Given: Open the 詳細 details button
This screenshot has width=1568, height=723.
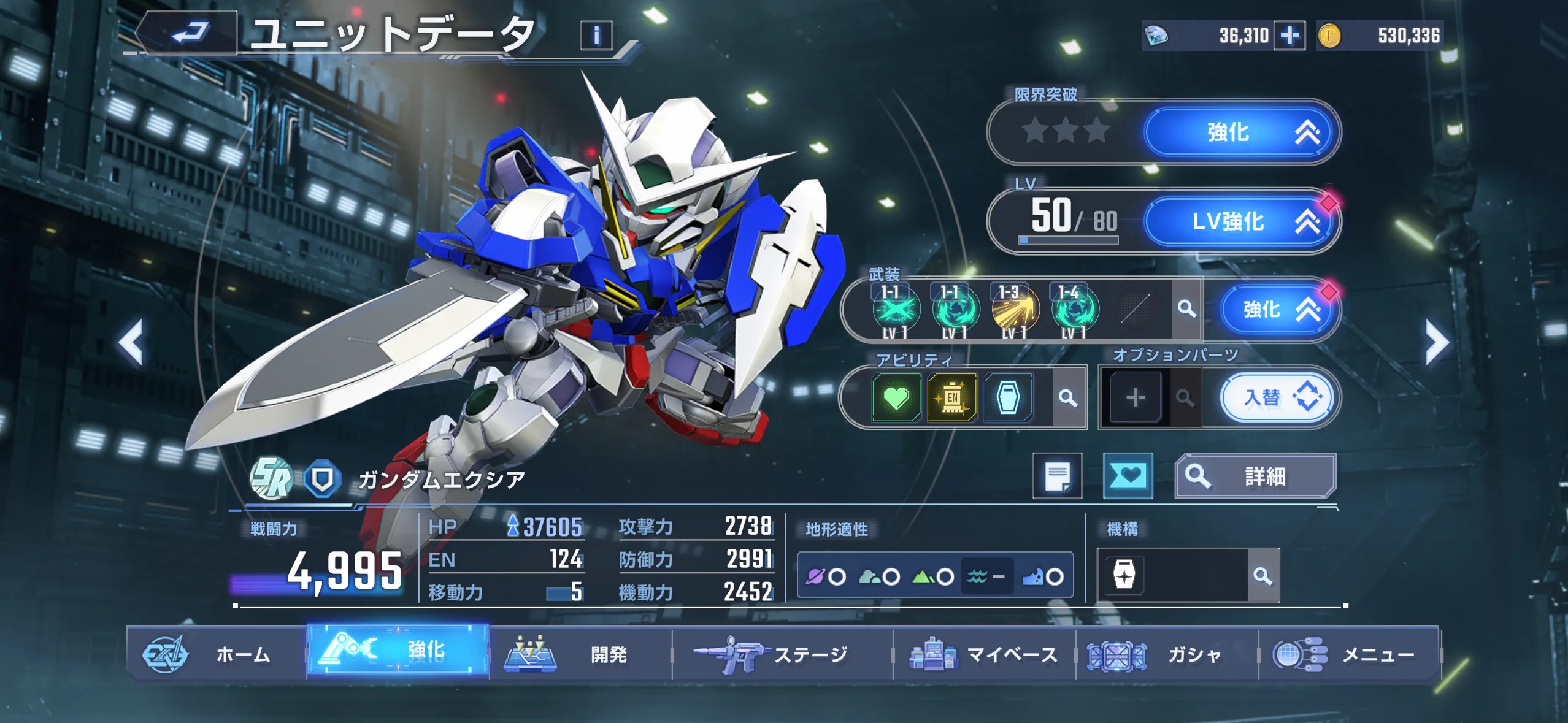Looking at the screenshot, I should point(1255,476).
